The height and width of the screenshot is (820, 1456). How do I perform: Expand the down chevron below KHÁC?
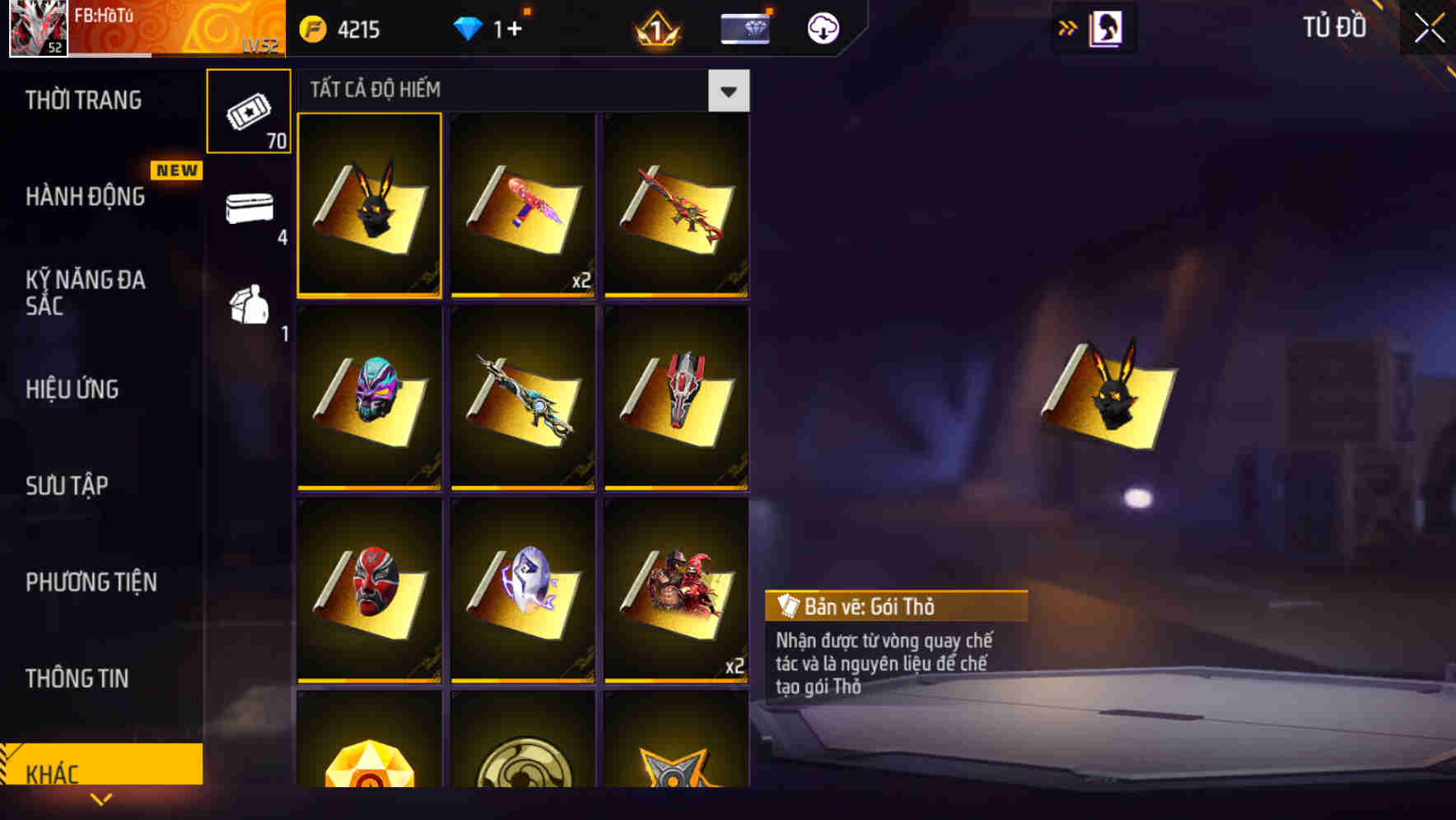tap(101, 799)
